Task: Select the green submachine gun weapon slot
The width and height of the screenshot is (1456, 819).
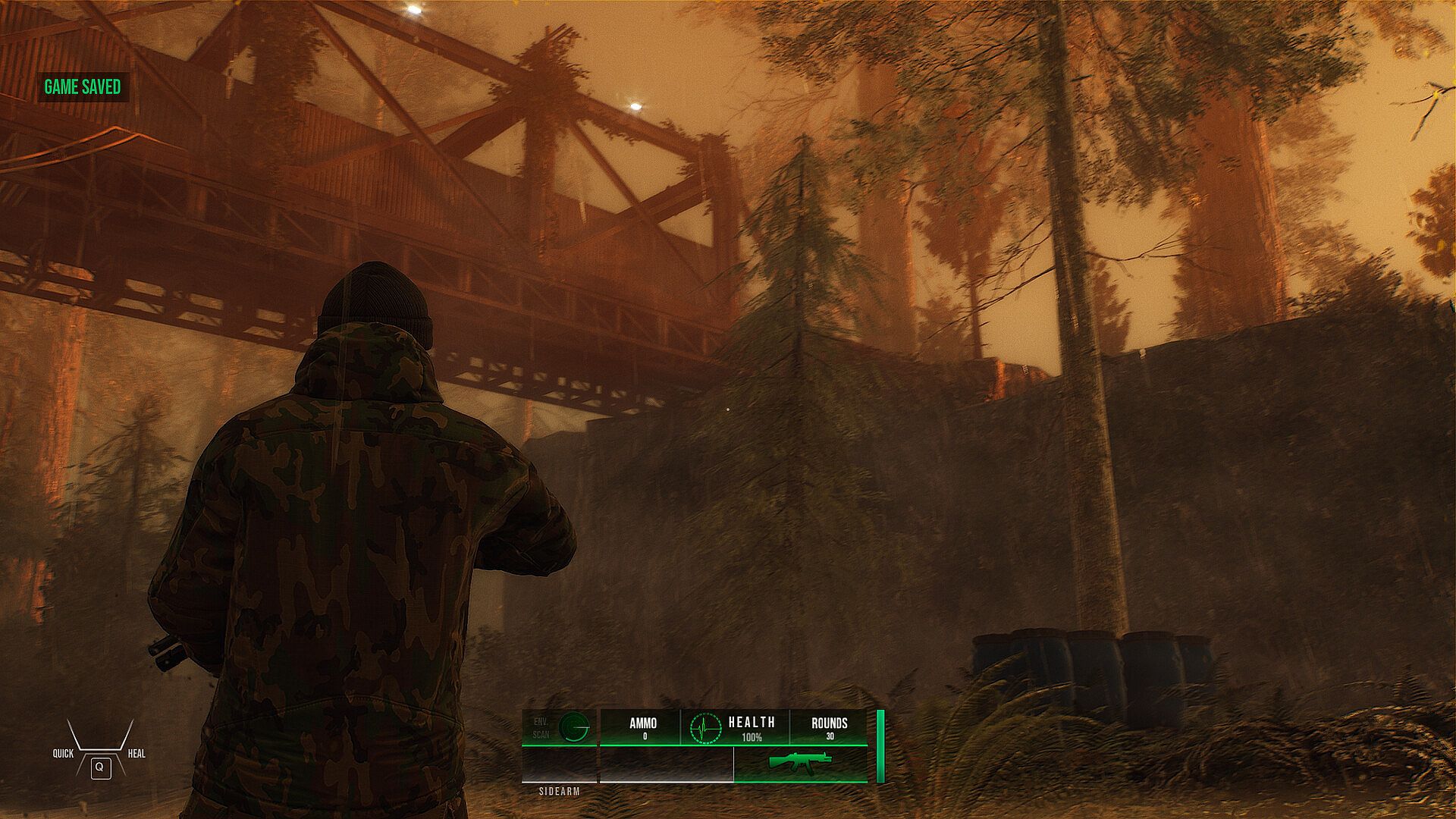Action: tap(800, 762)
